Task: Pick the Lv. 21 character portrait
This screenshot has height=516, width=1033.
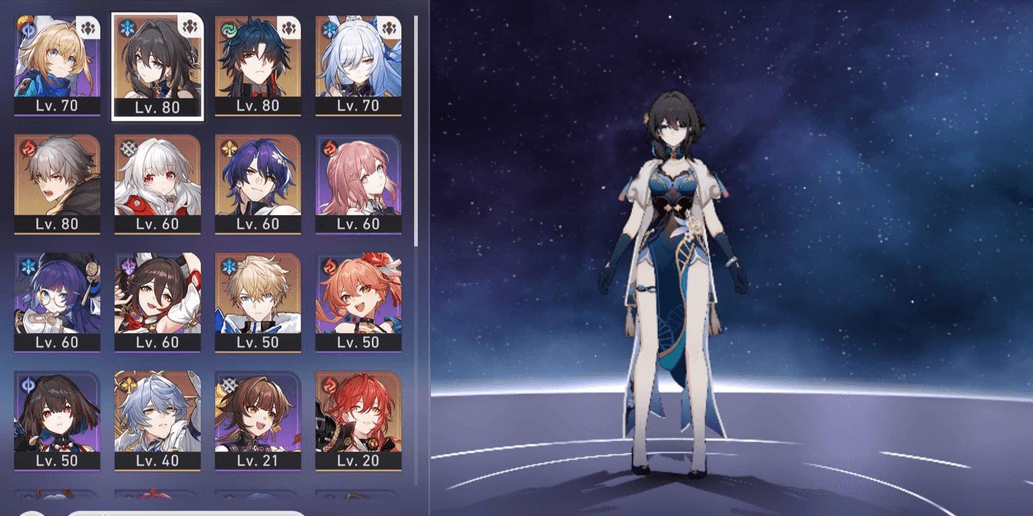Action: point(257,413)
